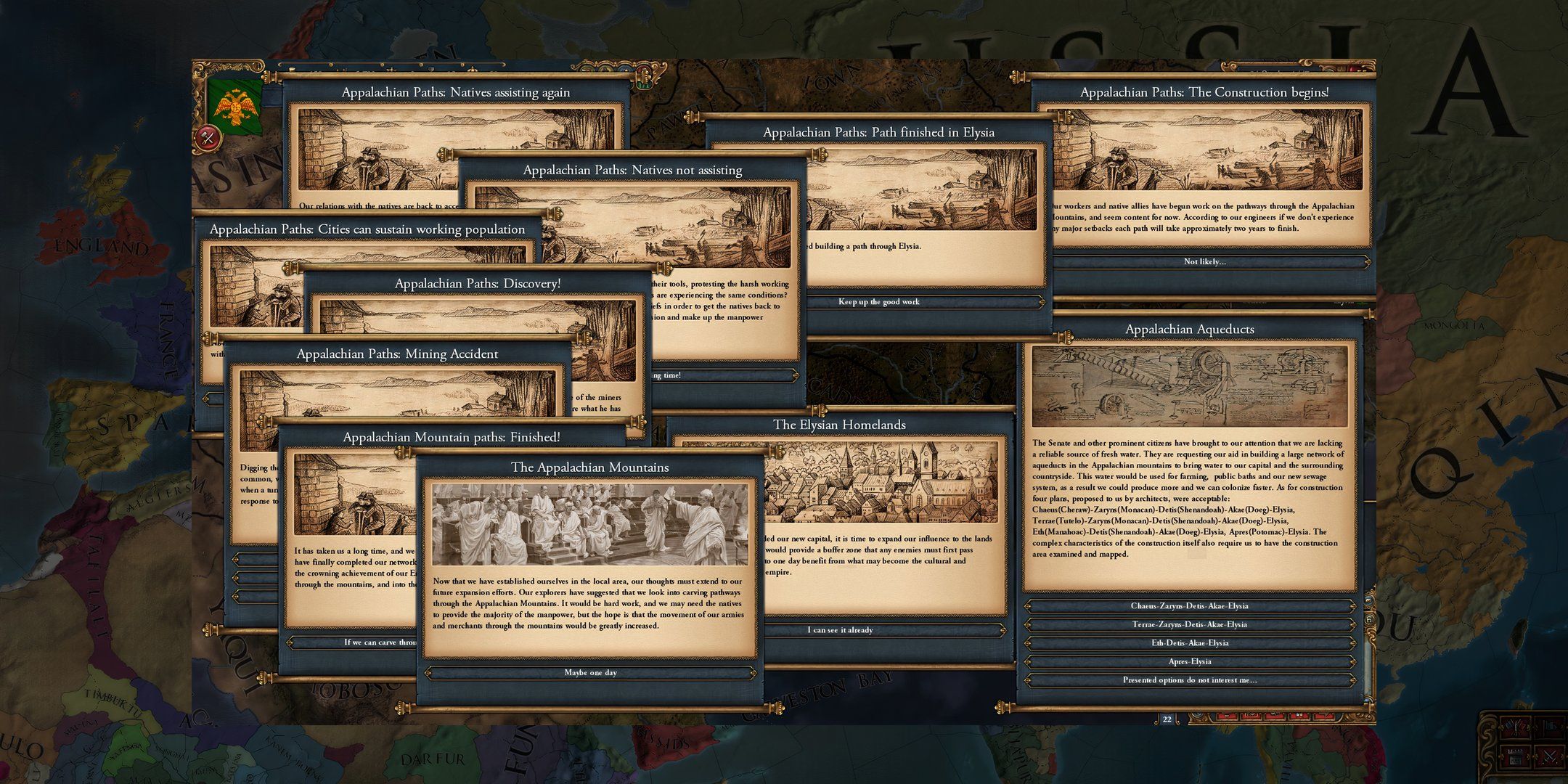Click the red crossed-tools alert icon below the flag
Viewport: 1568px width, 784px height.
click(208, 138)
